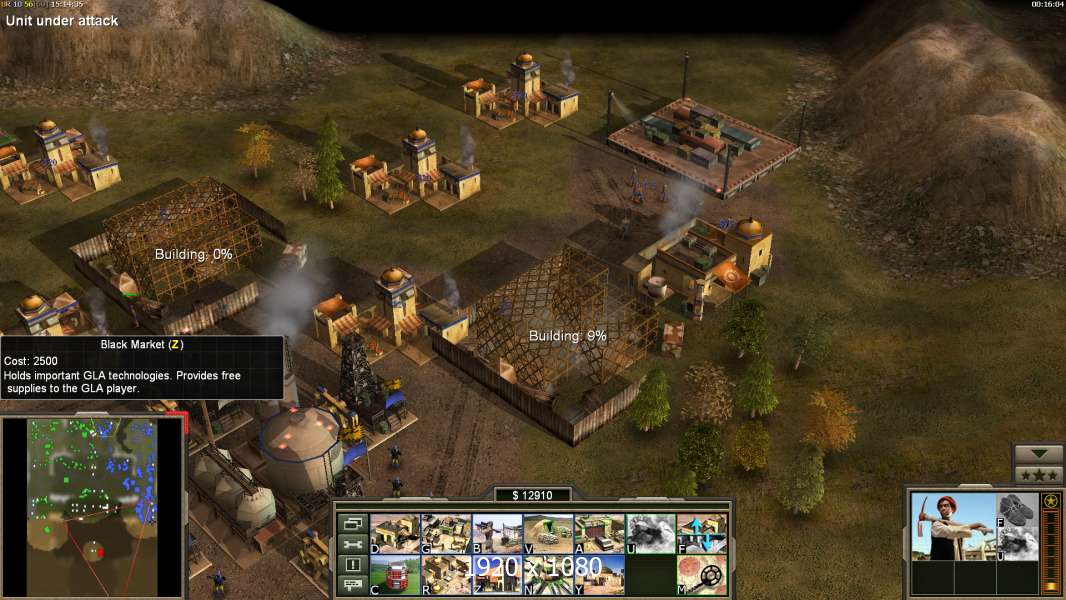Activate the blue arrows icon labeled F
The width and height of the screenshot is (1066, 600).
click(701, 534)
